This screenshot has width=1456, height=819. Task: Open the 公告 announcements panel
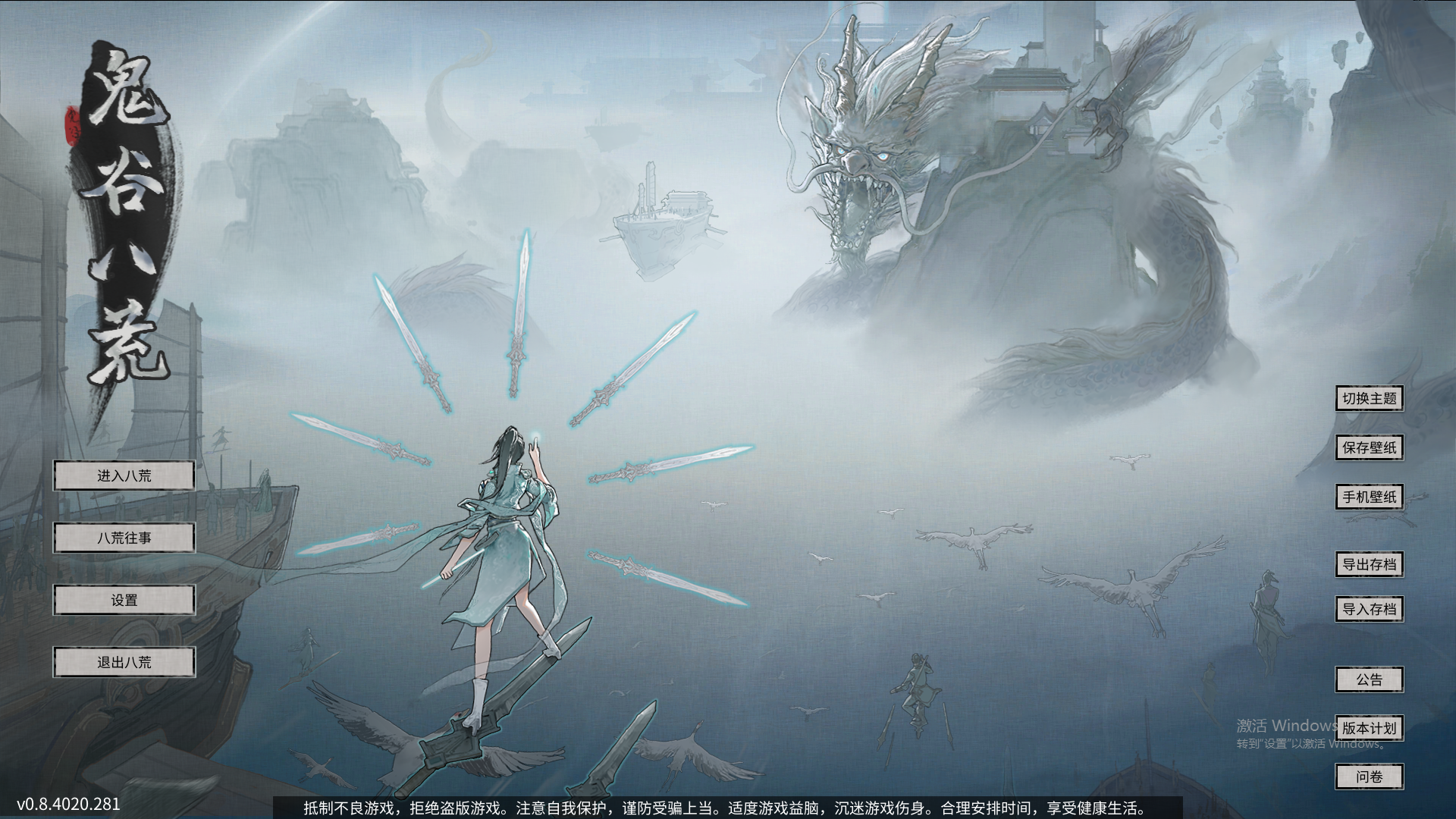coord(1370,680)
